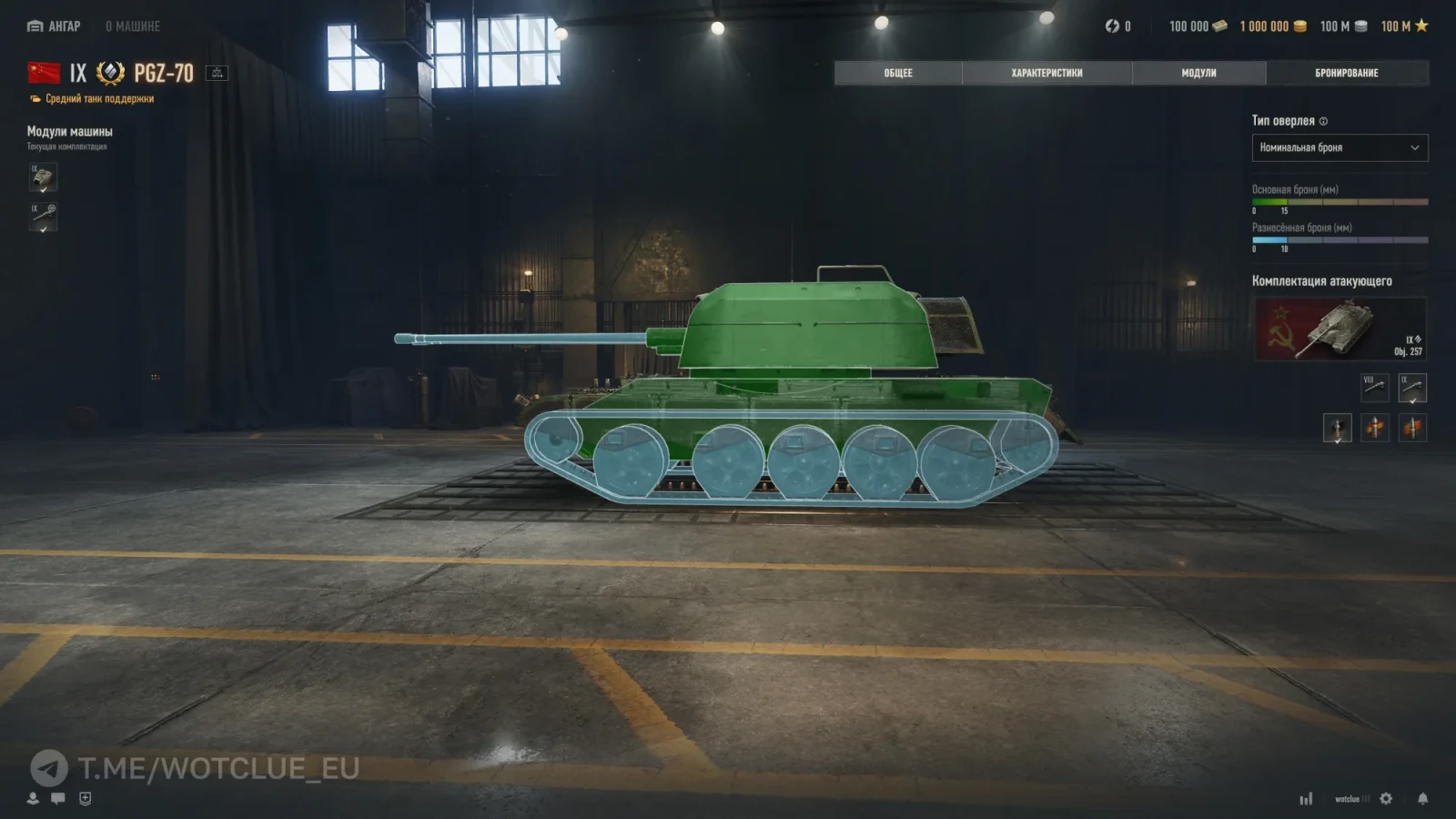Viewport: 1456px width, 819px height.
Task: Click the gold coins balance 1 000 000
Action: point(1272,26)
